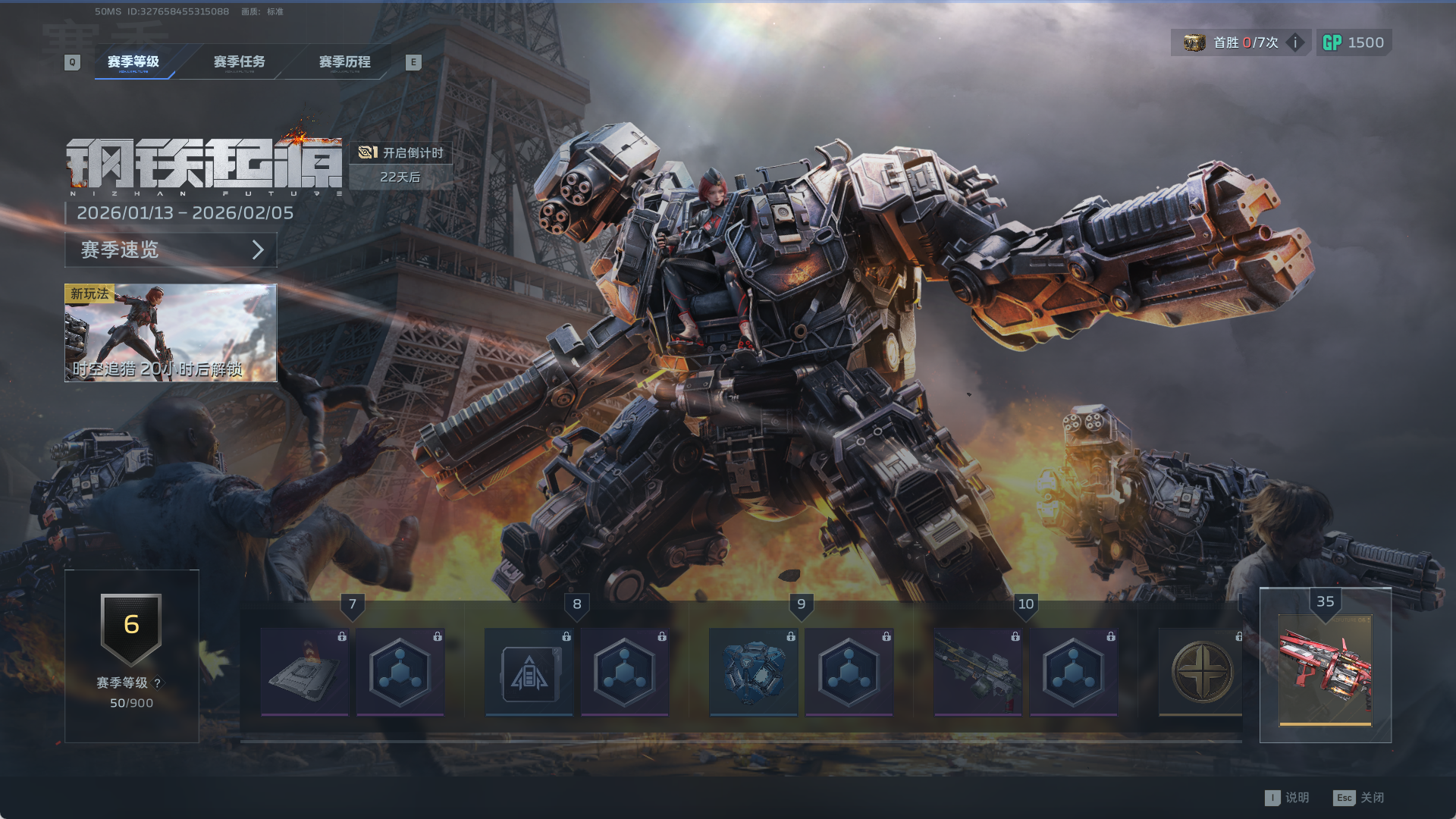Select the 赛季等级 tab
This screenshot has width=1456, height=819.
pos(133,61)
